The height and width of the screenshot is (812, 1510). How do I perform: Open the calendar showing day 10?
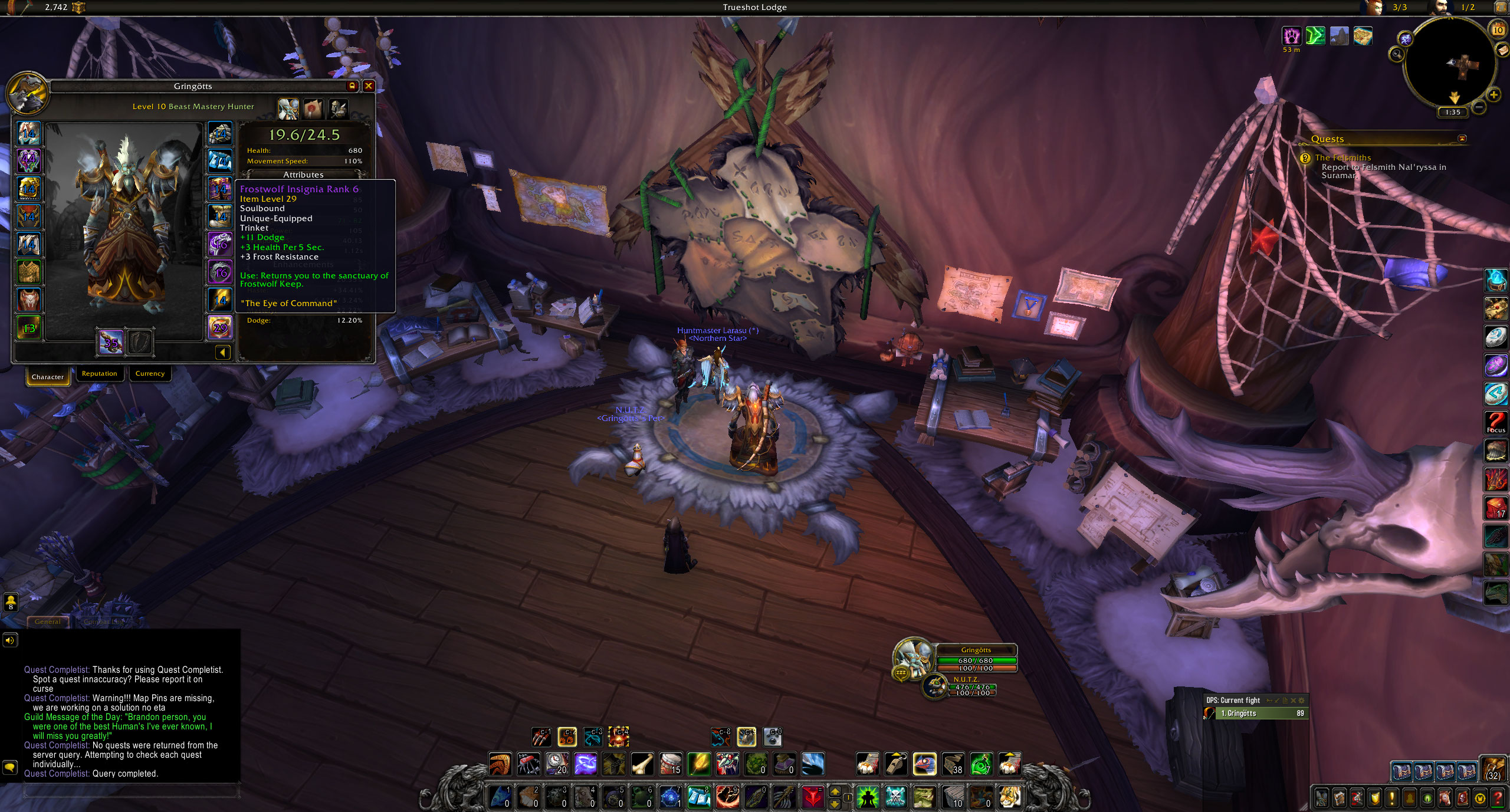coord(1498,29)
